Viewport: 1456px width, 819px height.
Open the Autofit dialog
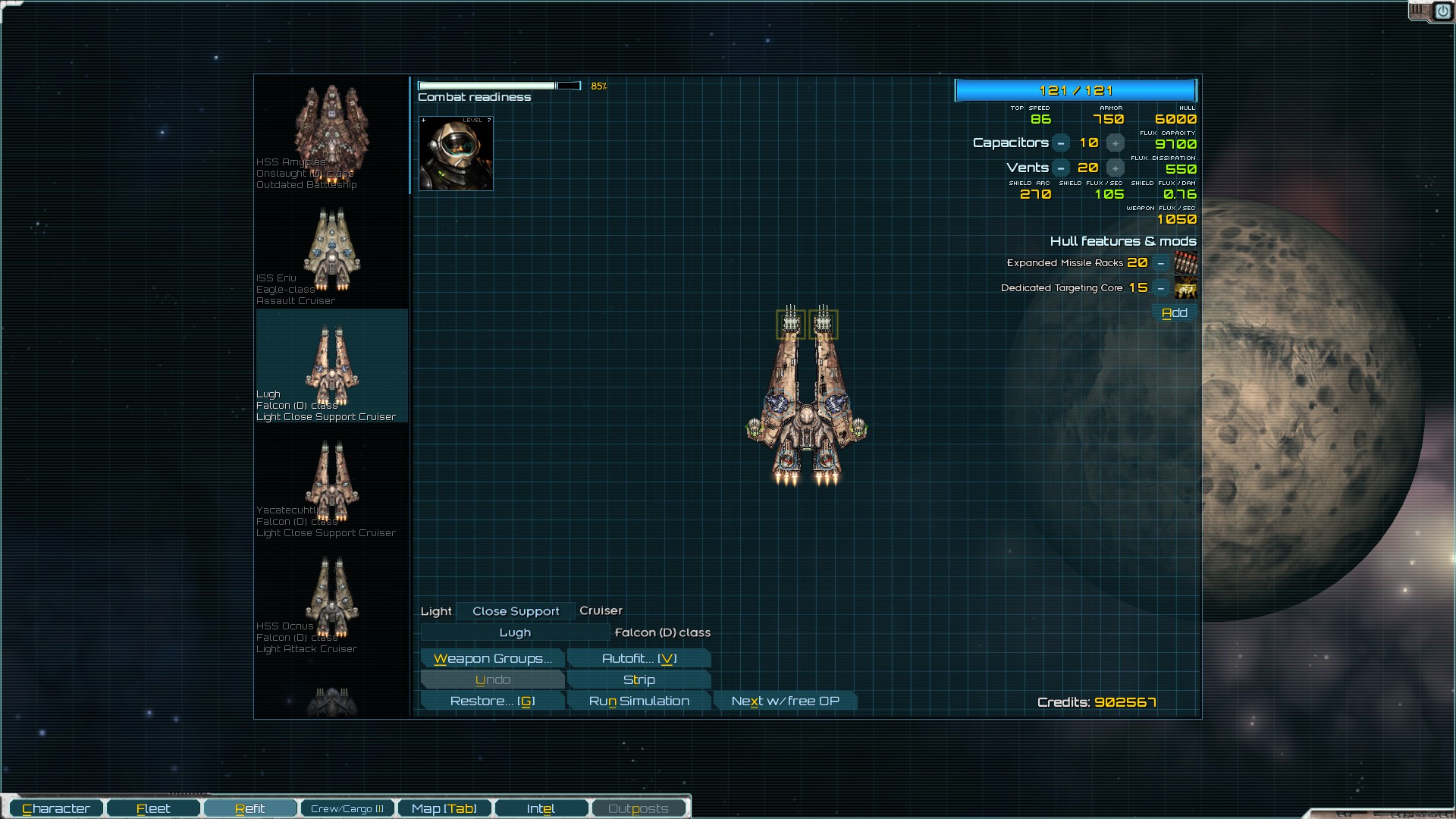tap(639, 658)
